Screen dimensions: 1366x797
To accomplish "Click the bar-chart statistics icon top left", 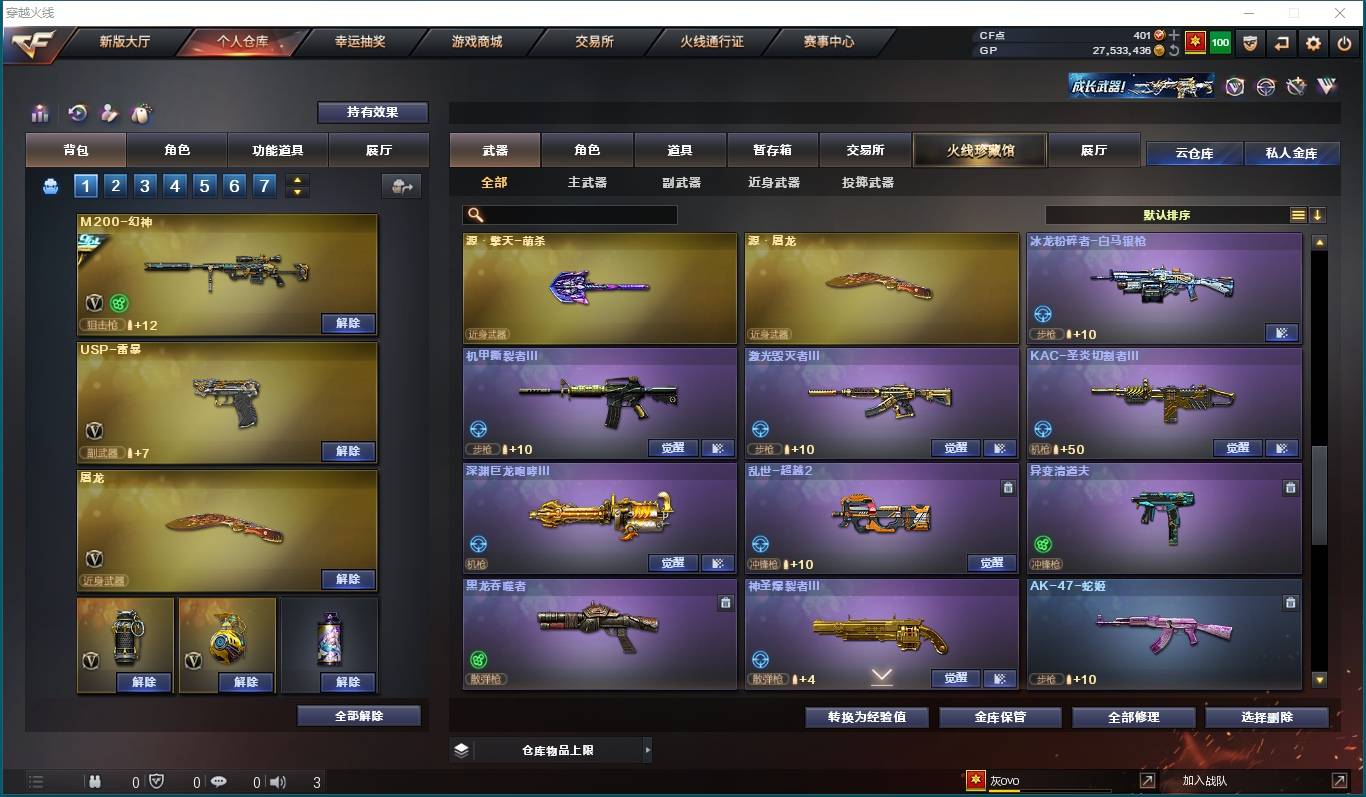I will point(39,113).
